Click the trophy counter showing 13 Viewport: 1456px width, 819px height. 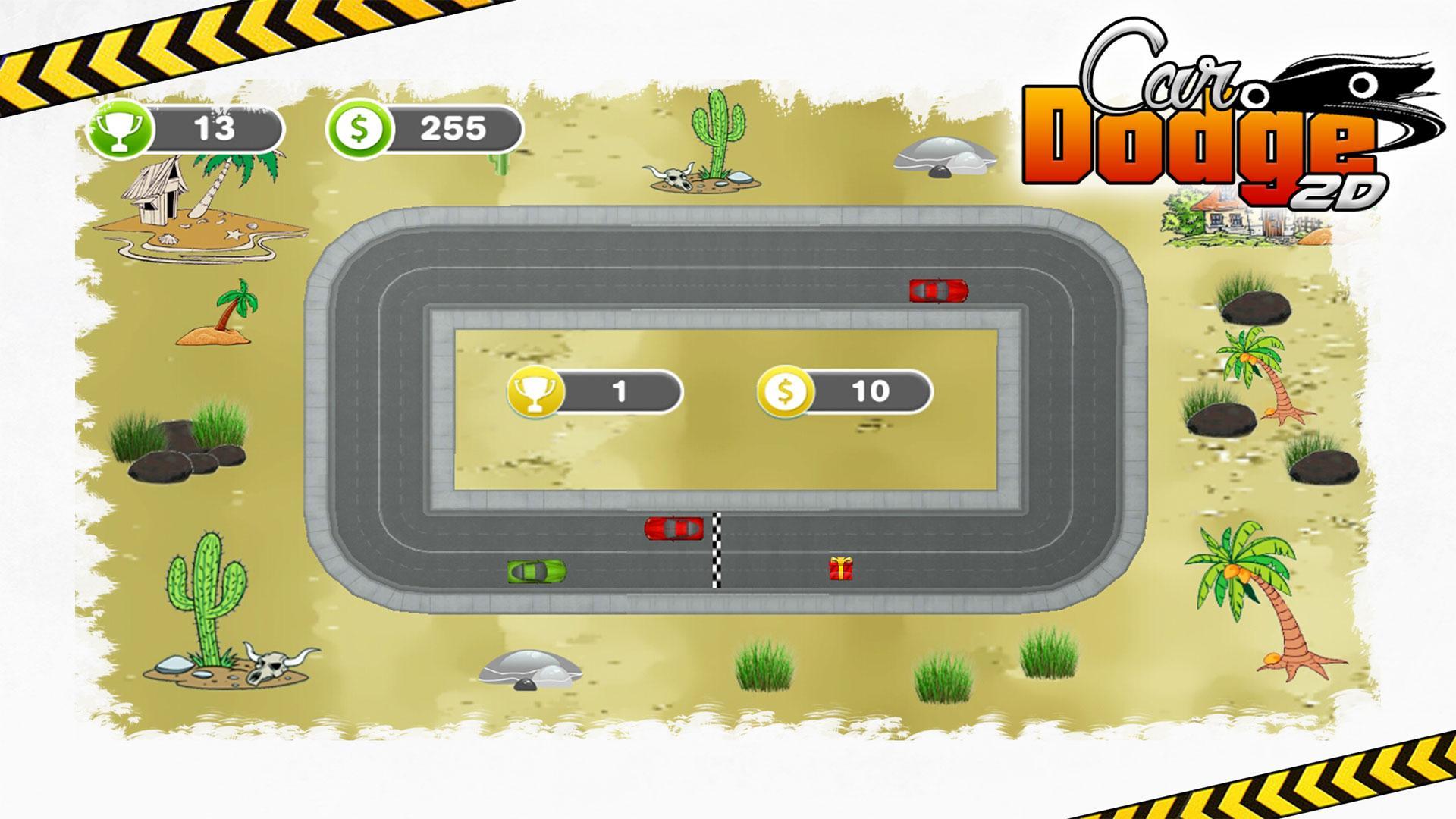(216, 129)
